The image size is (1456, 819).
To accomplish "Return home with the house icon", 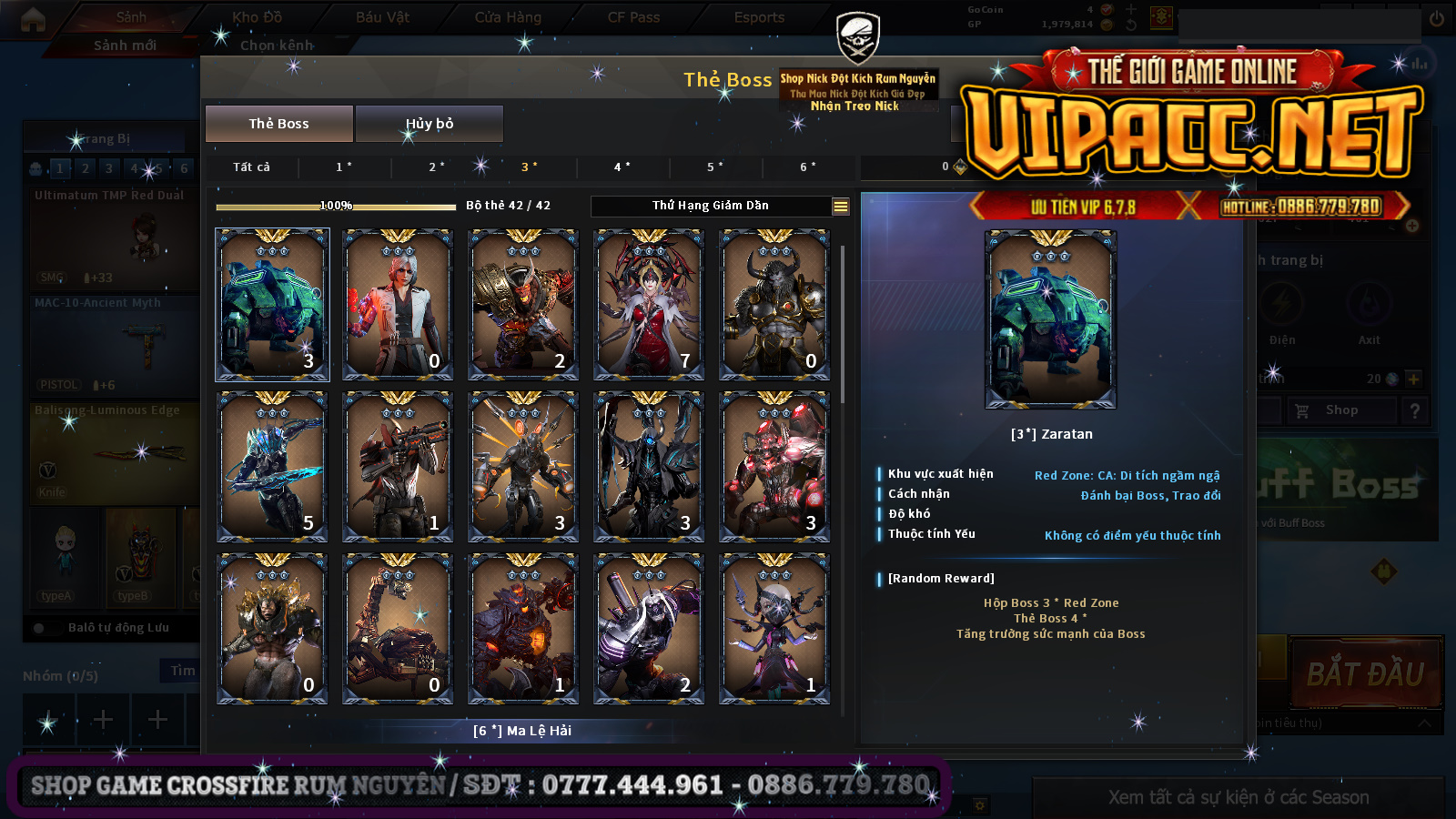I will point(33,19).
